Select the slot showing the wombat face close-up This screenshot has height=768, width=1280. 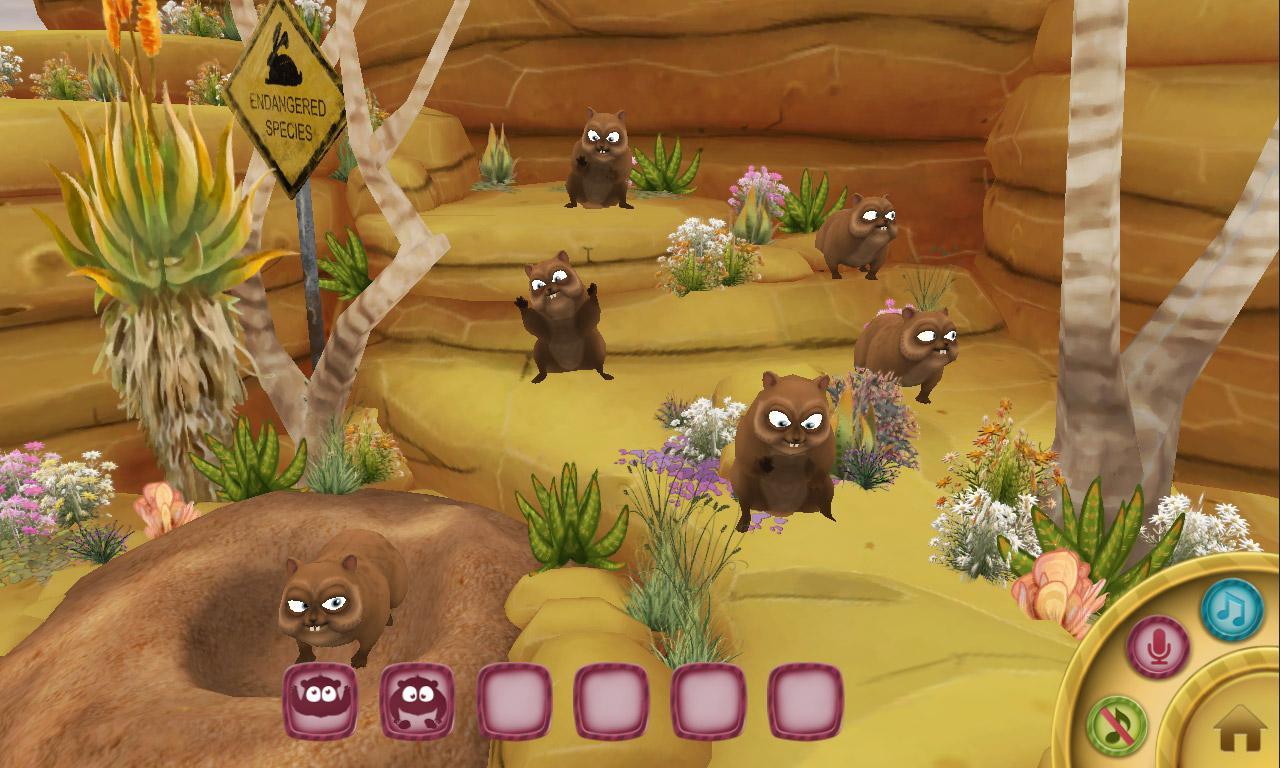tap(320, 700)
